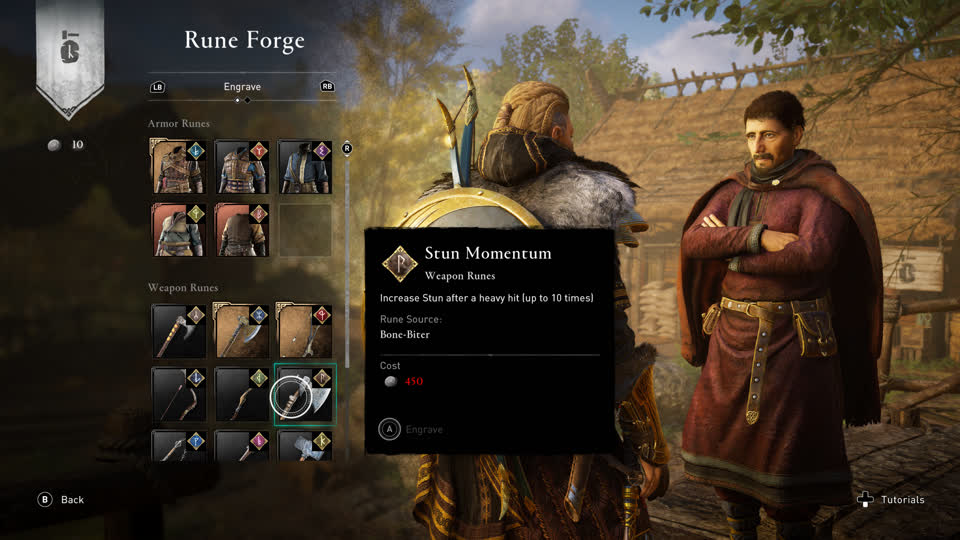Select the first weapon rune axe with yellow gem

pos(179,331)
